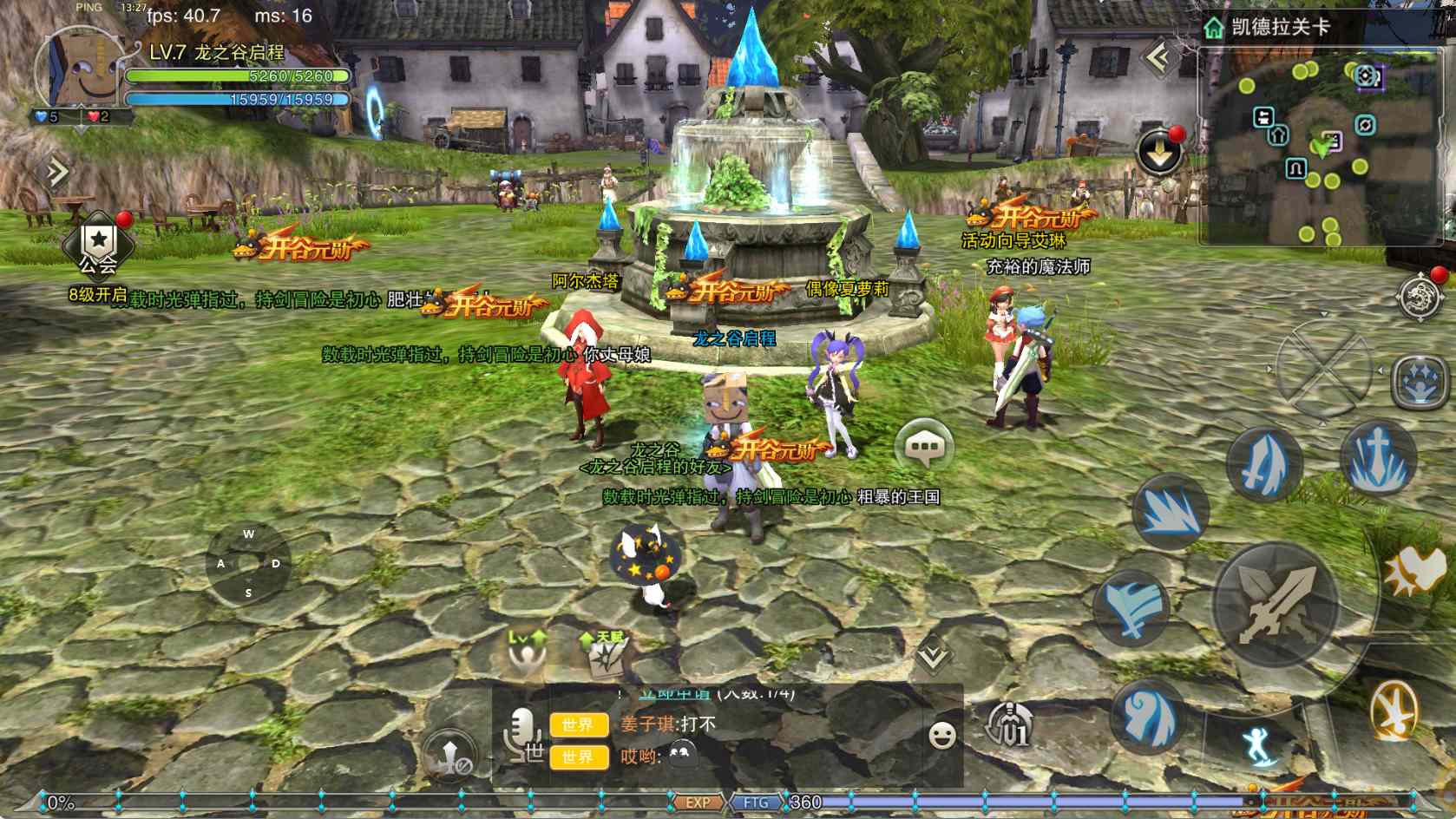The height and width of the screenshot is (819, 1456).
Task: Tap the glowing running figure dodge button
Action: tap(1258, 745)
